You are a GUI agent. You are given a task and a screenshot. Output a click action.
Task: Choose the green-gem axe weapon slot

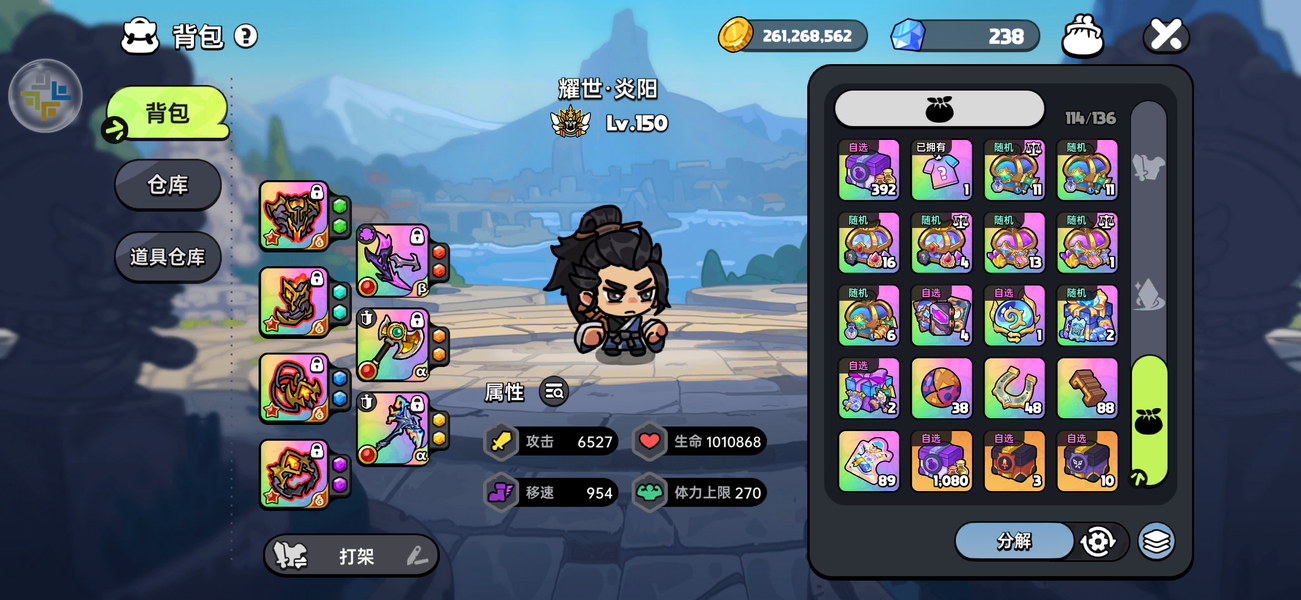coord(393,345)
